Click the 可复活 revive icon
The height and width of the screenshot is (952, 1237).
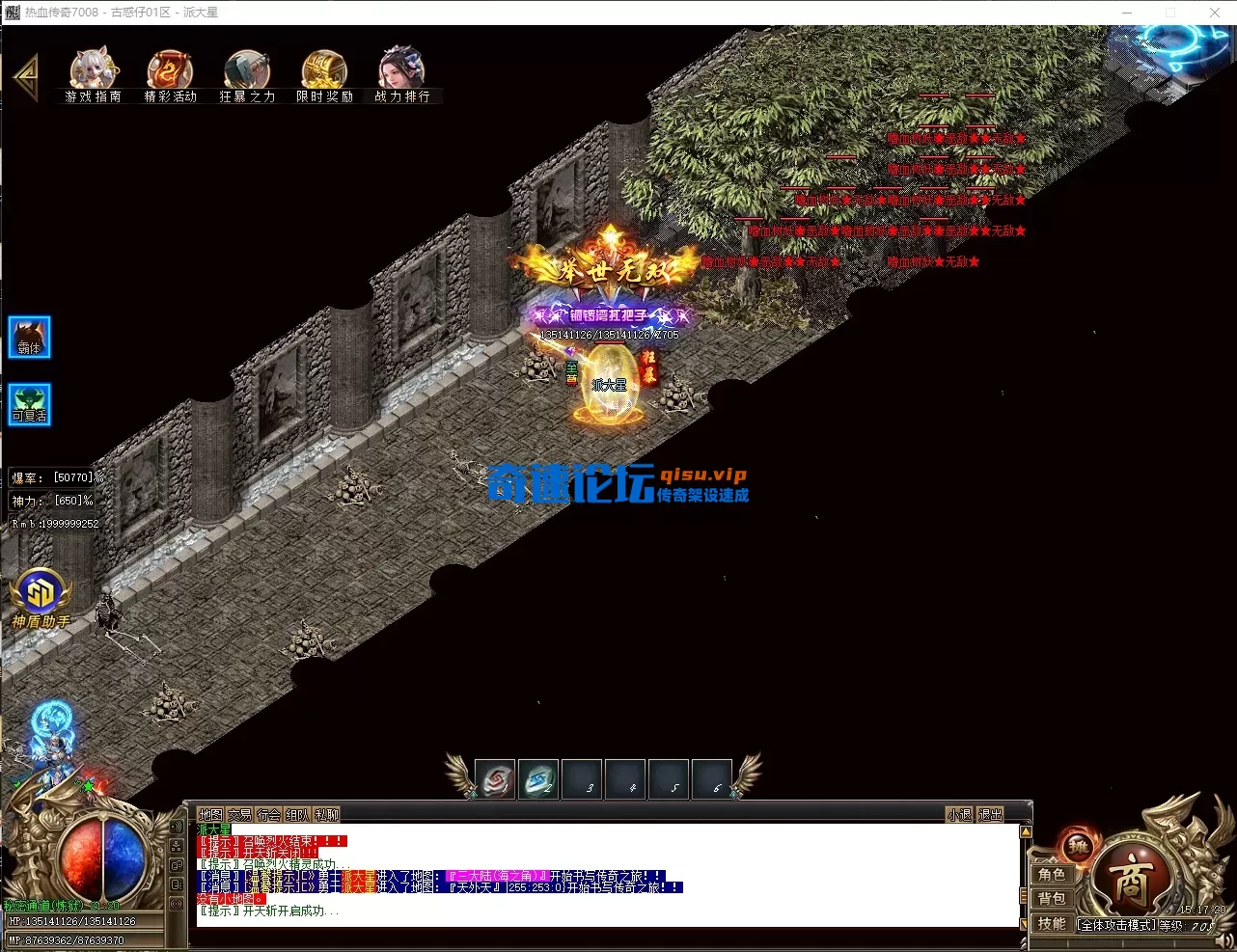pos(30,404)
